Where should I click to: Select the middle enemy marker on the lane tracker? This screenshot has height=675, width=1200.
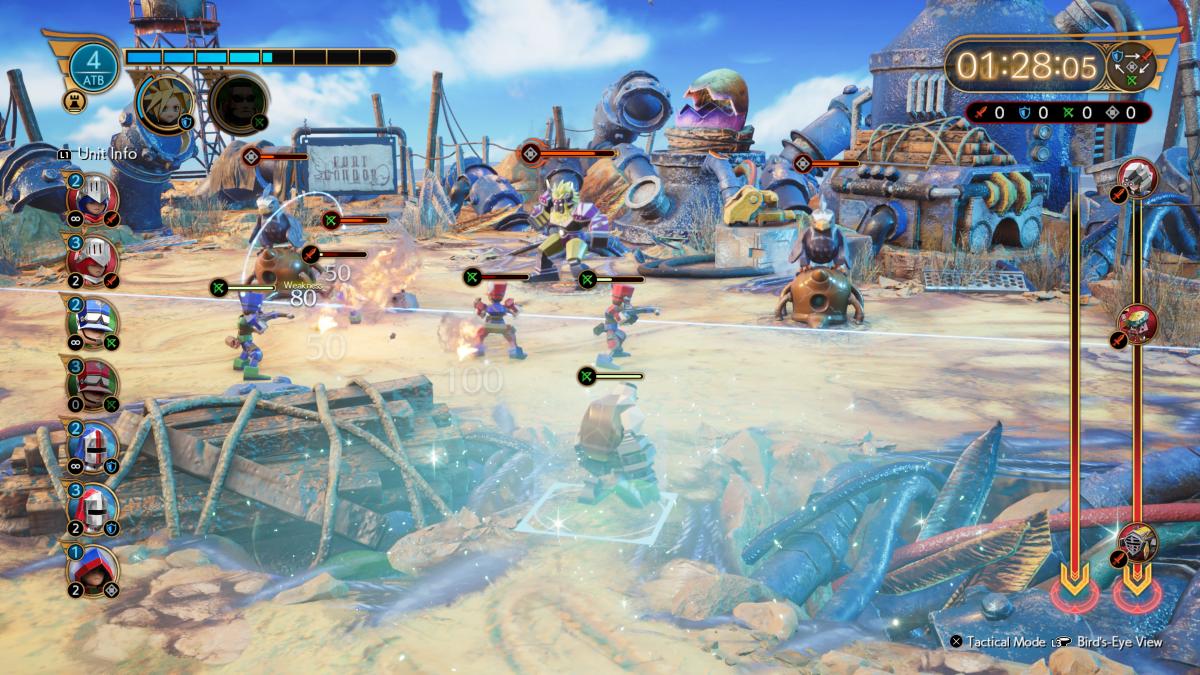[x=1138, y=323]
